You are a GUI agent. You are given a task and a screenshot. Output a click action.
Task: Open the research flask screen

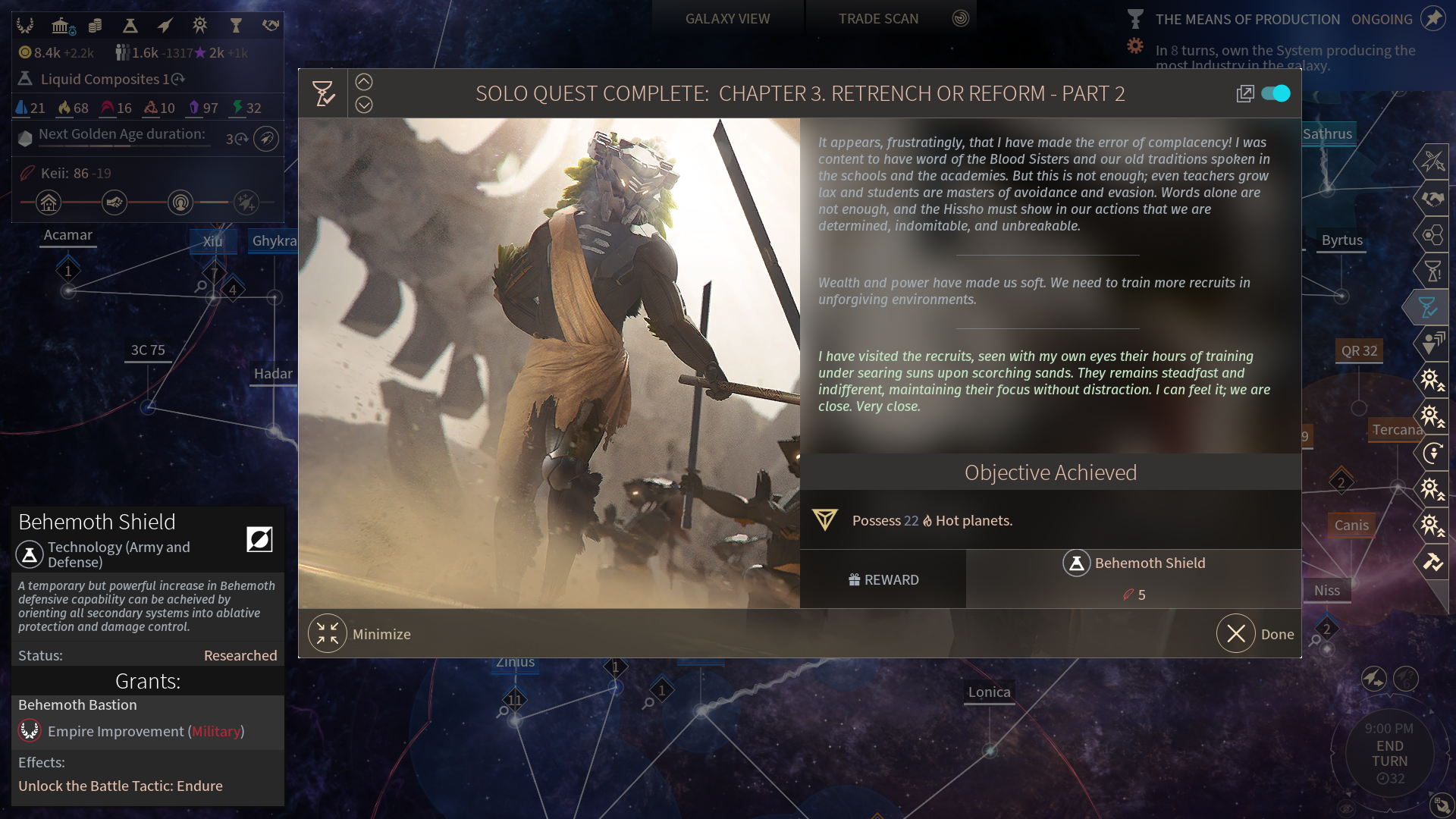point(130,26)
